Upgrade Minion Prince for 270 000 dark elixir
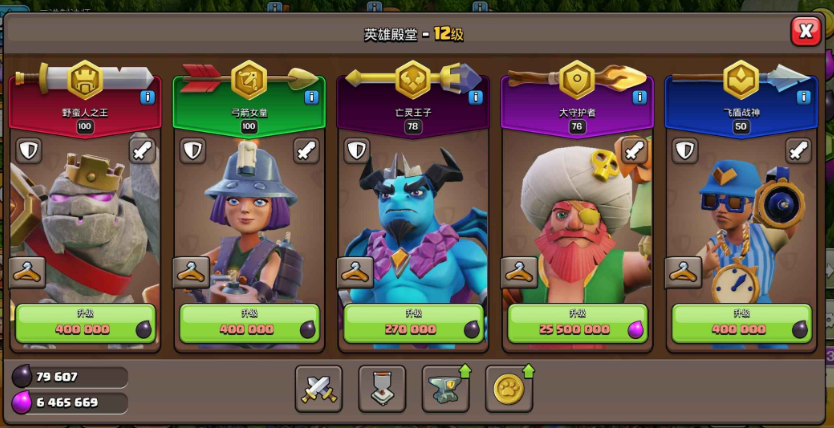This screenshot has height=428, width=834. point(414,324)
